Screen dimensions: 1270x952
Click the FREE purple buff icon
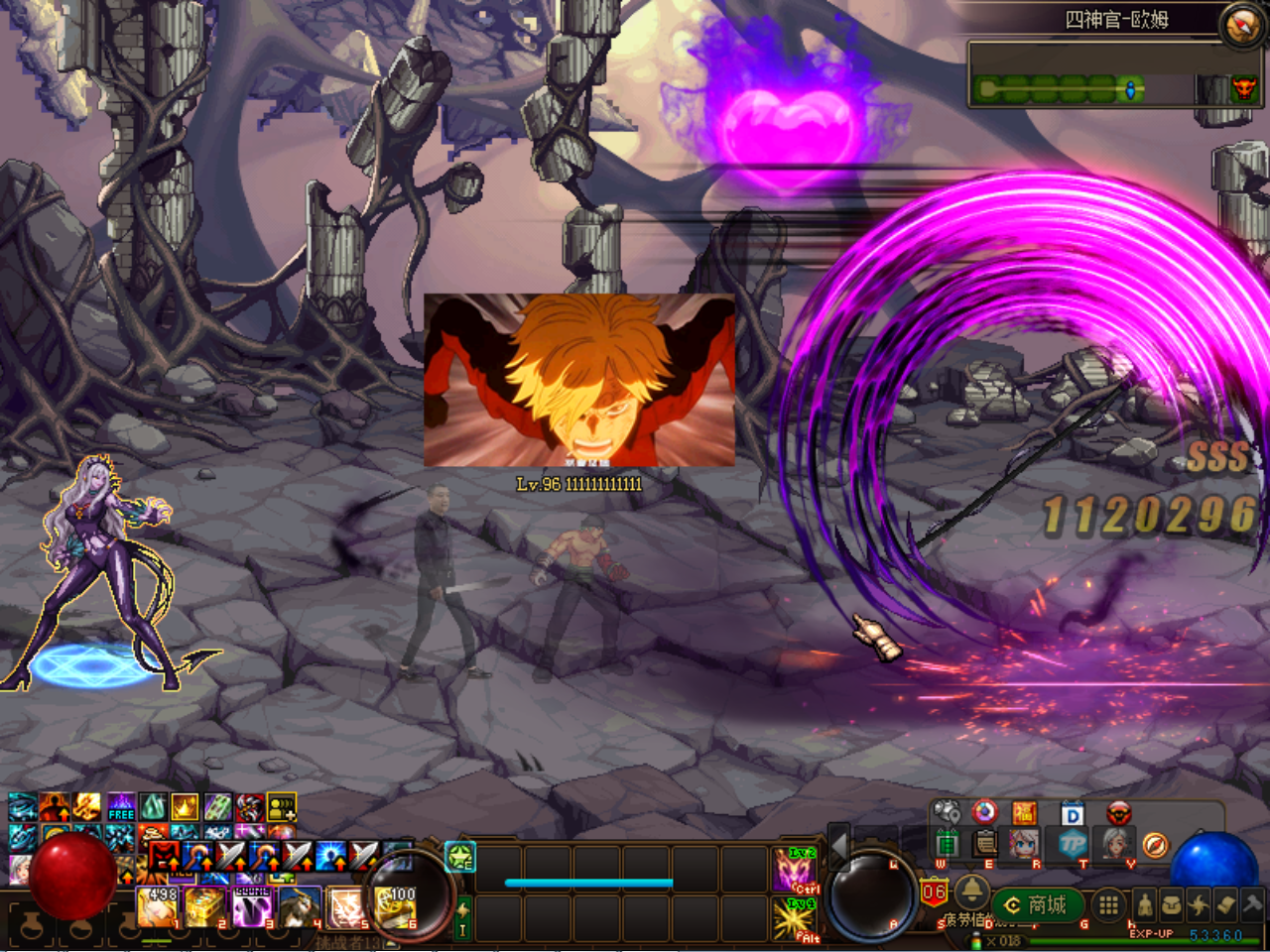(x=121, y=808)
